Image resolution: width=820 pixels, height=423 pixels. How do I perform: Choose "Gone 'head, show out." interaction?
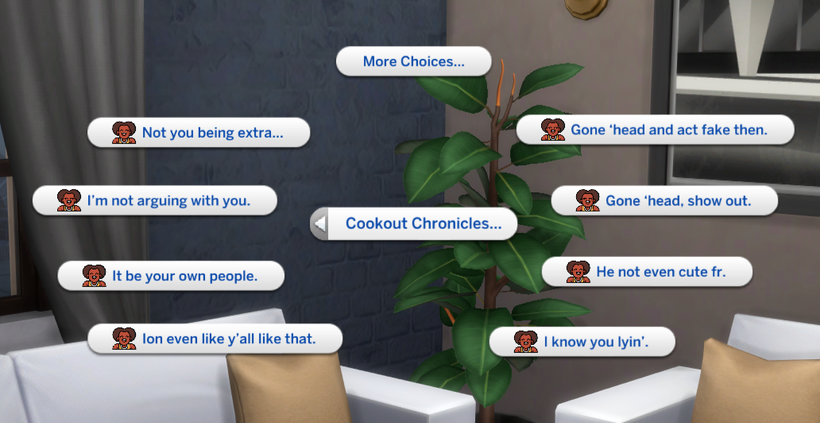pos(665,200)
